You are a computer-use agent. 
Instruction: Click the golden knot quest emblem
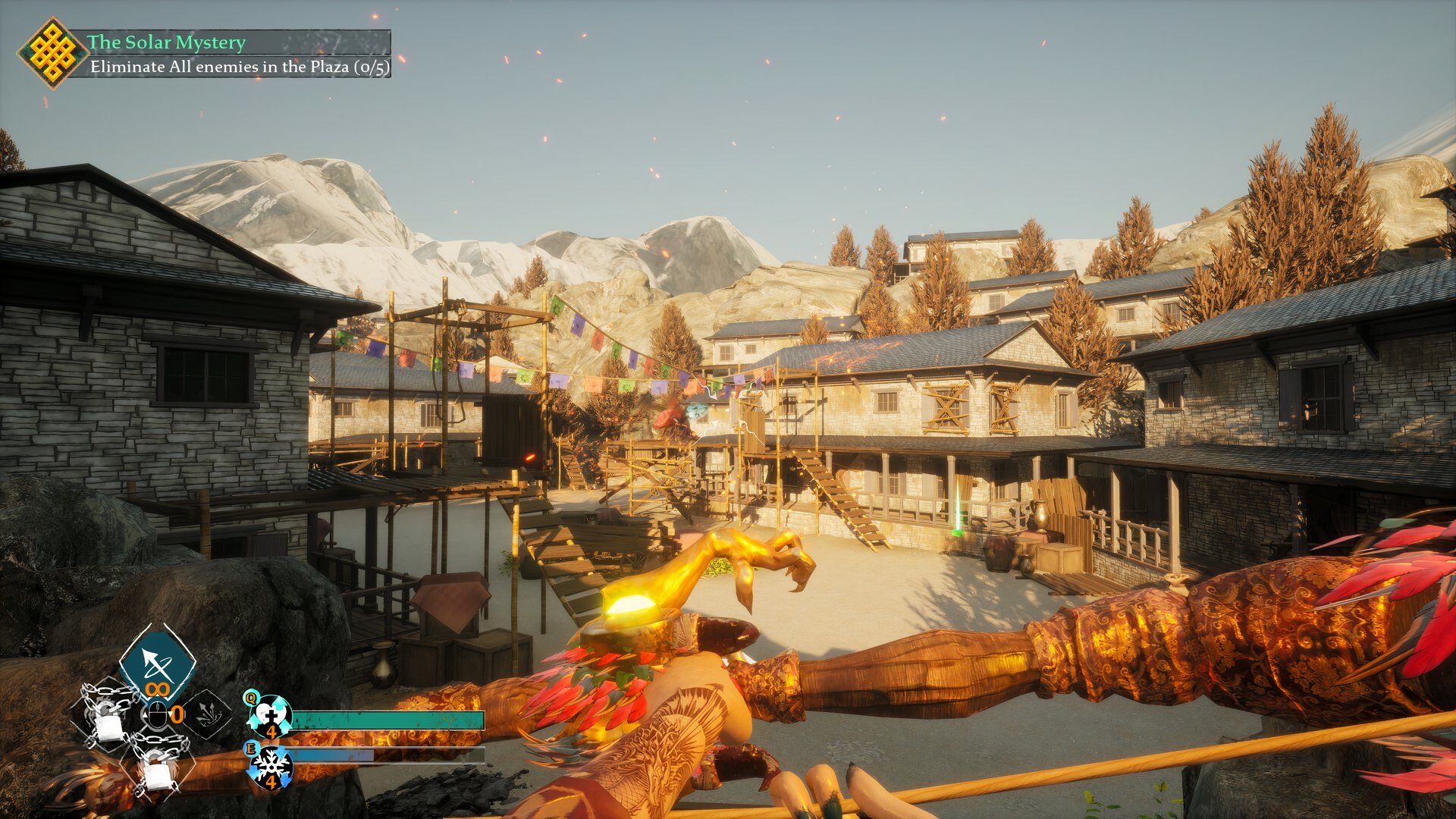click(52, 53)
